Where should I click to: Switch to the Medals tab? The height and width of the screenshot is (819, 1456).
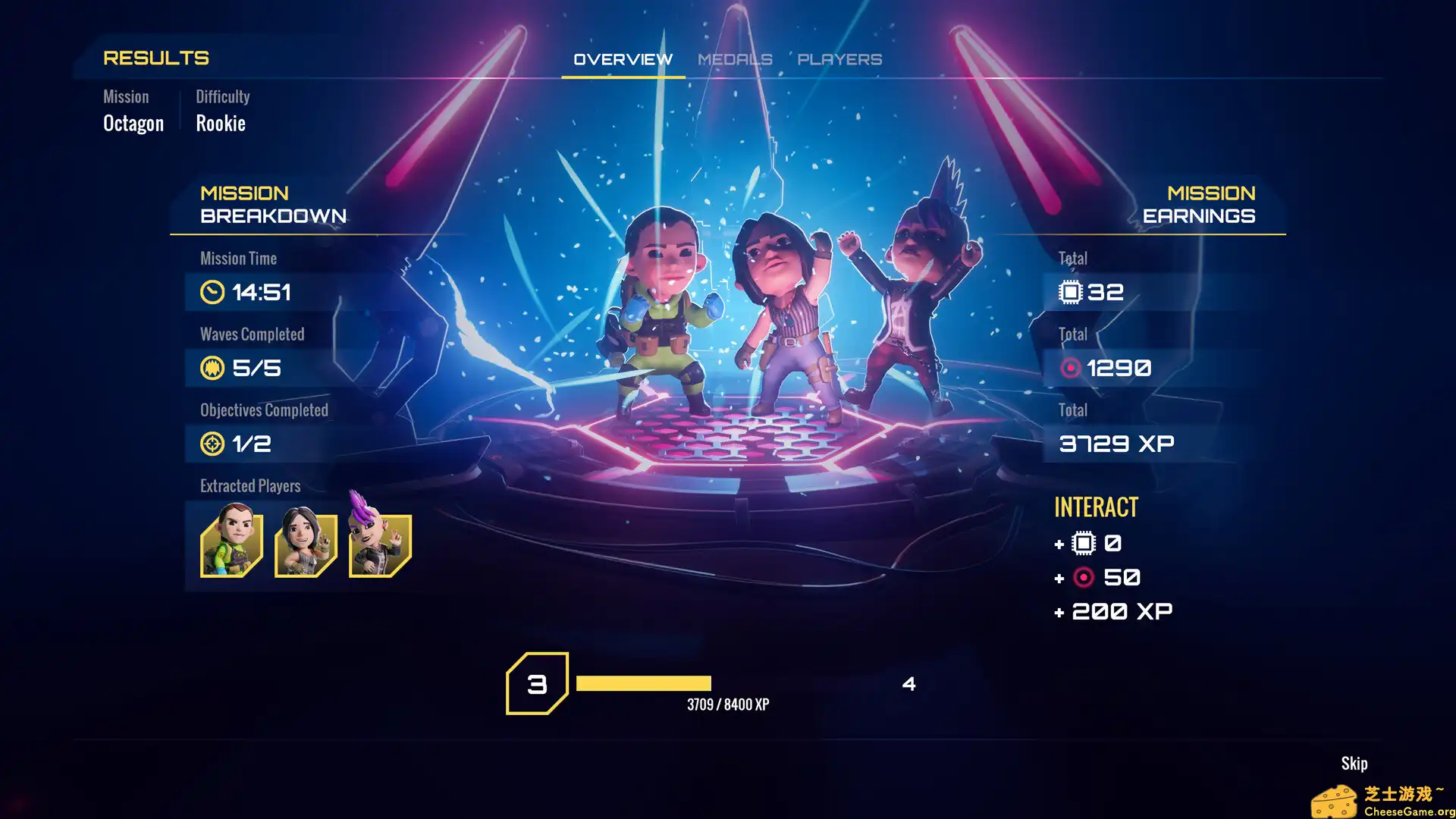click(x=734, y=59)
